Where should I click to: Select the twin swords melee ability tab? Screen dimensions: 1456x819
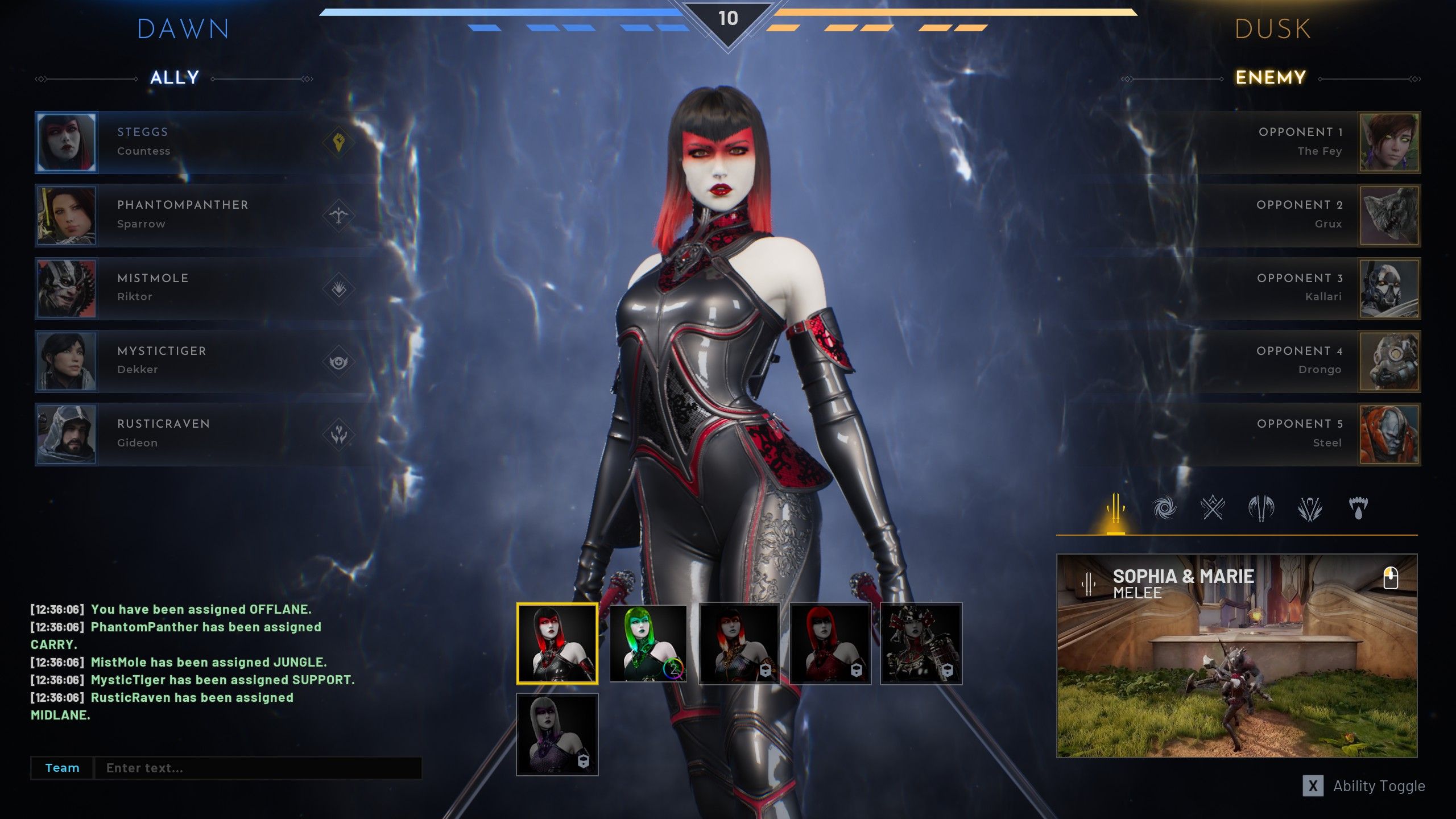pos(1115,508)
